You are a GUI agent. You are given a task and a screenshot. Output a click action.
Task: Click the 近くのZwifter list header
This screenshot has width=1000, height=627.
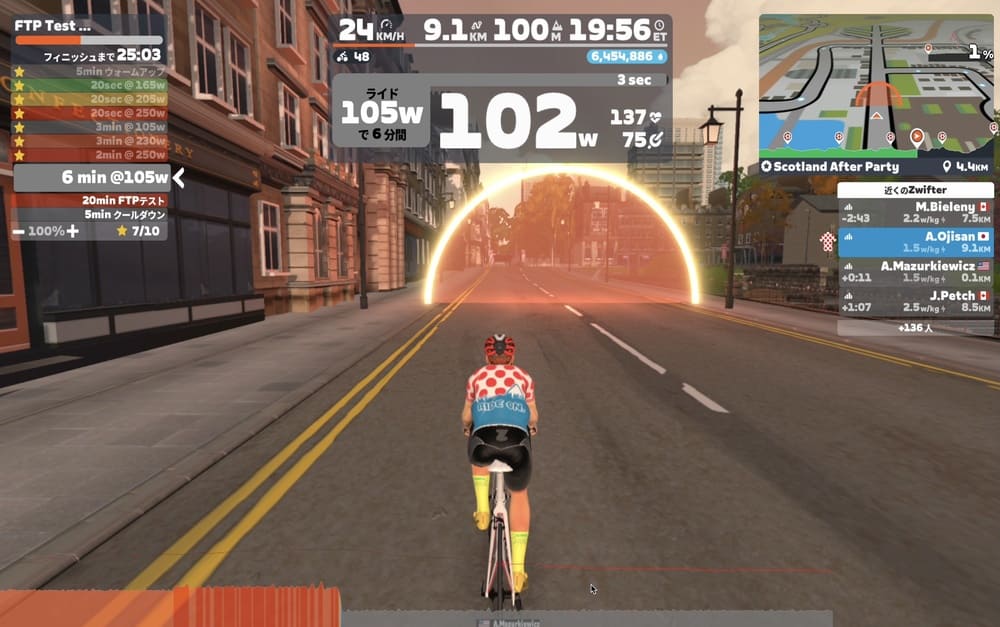click(915, 190)
